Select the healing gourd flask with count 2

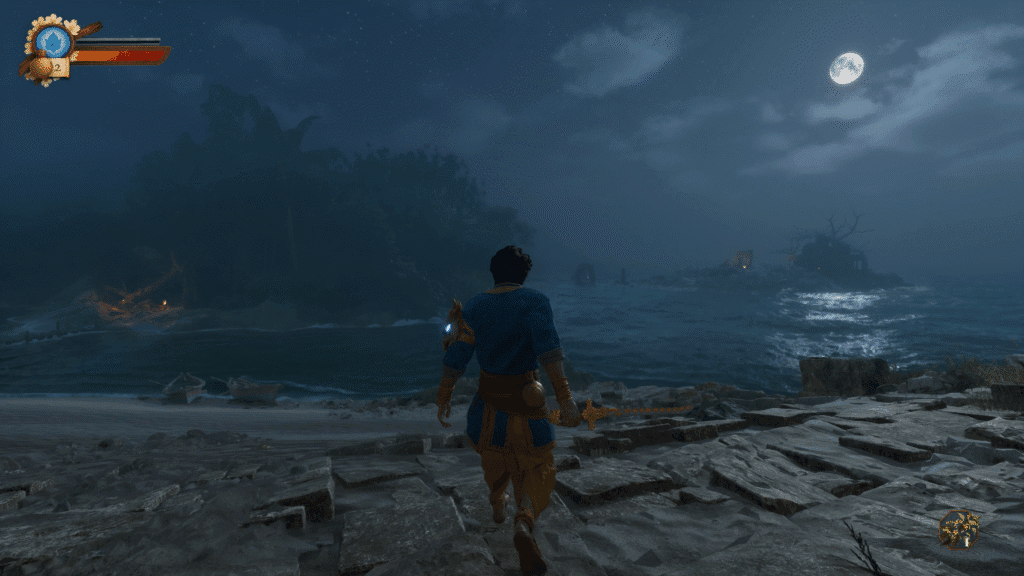click(44, 68)
